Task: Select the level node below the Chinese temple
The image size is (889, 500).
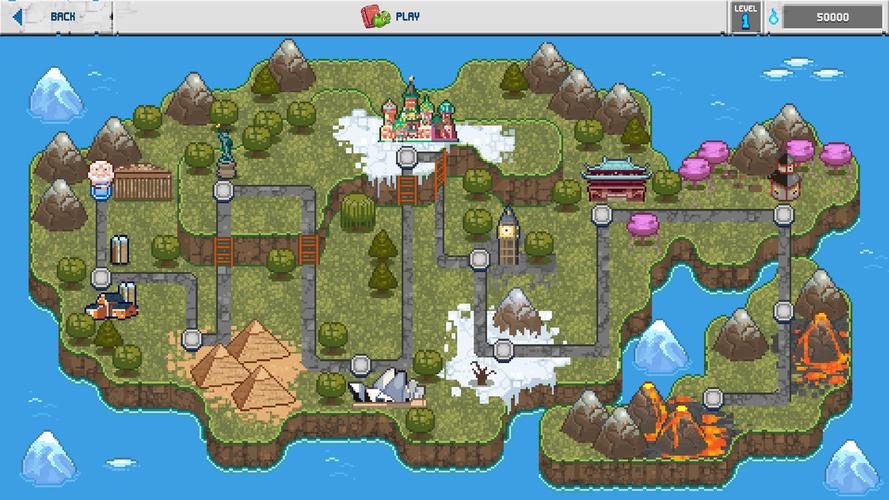Action: tap(601, 214)
